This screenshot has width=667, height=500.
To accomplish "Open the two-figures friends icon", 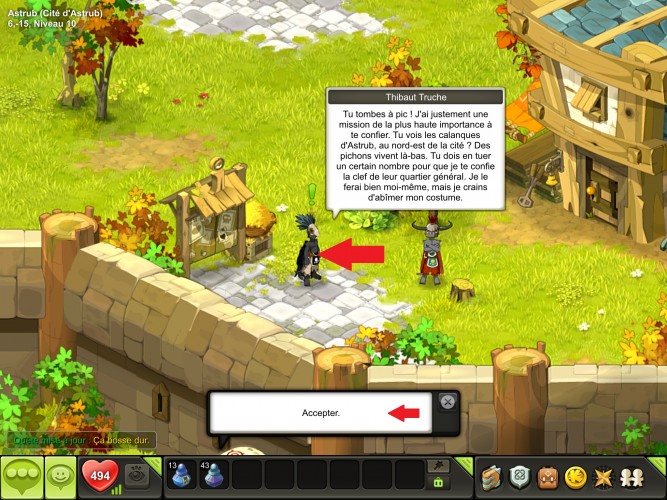I will (633, 476).
